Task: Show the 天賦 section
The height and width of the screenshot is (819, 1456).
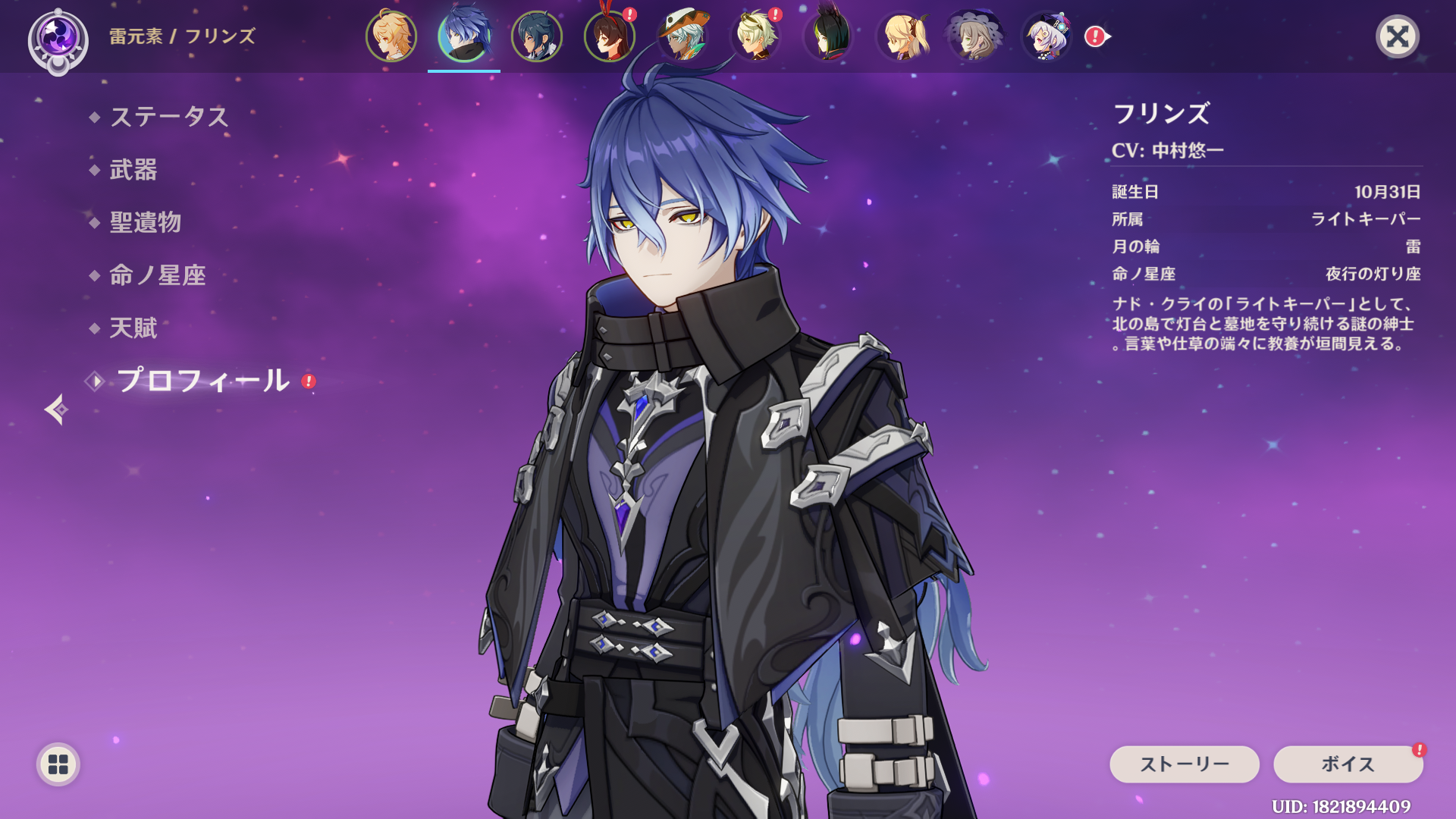Action: (x=133, y=328)
